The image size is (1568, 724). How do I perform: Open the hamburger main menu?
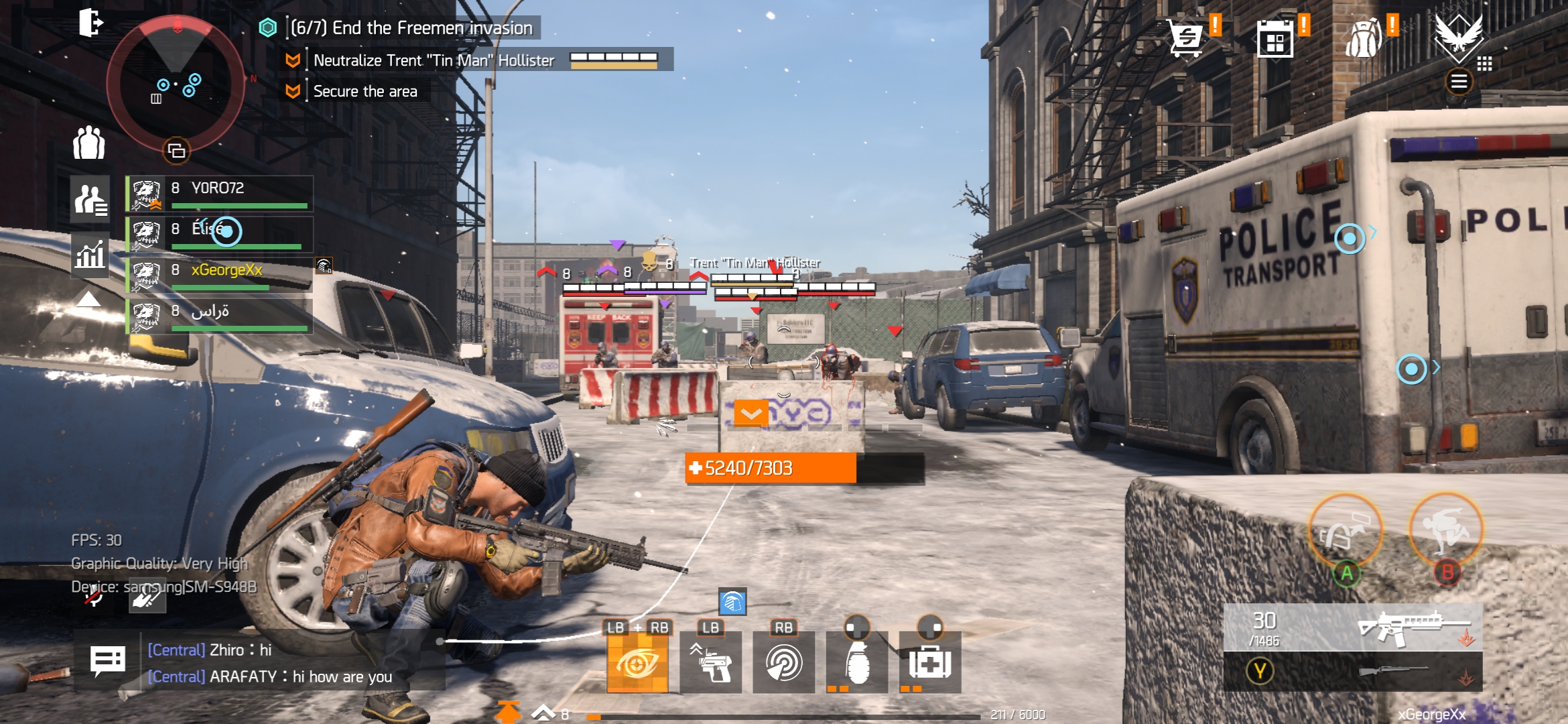point(1459,82)
